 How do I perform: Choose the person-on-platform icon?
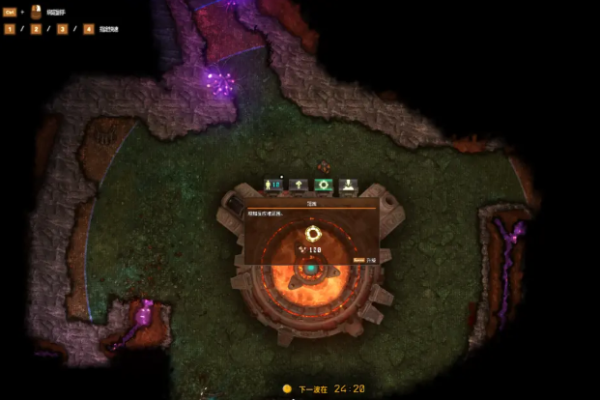pyautogui.click(x=348, y=185)
